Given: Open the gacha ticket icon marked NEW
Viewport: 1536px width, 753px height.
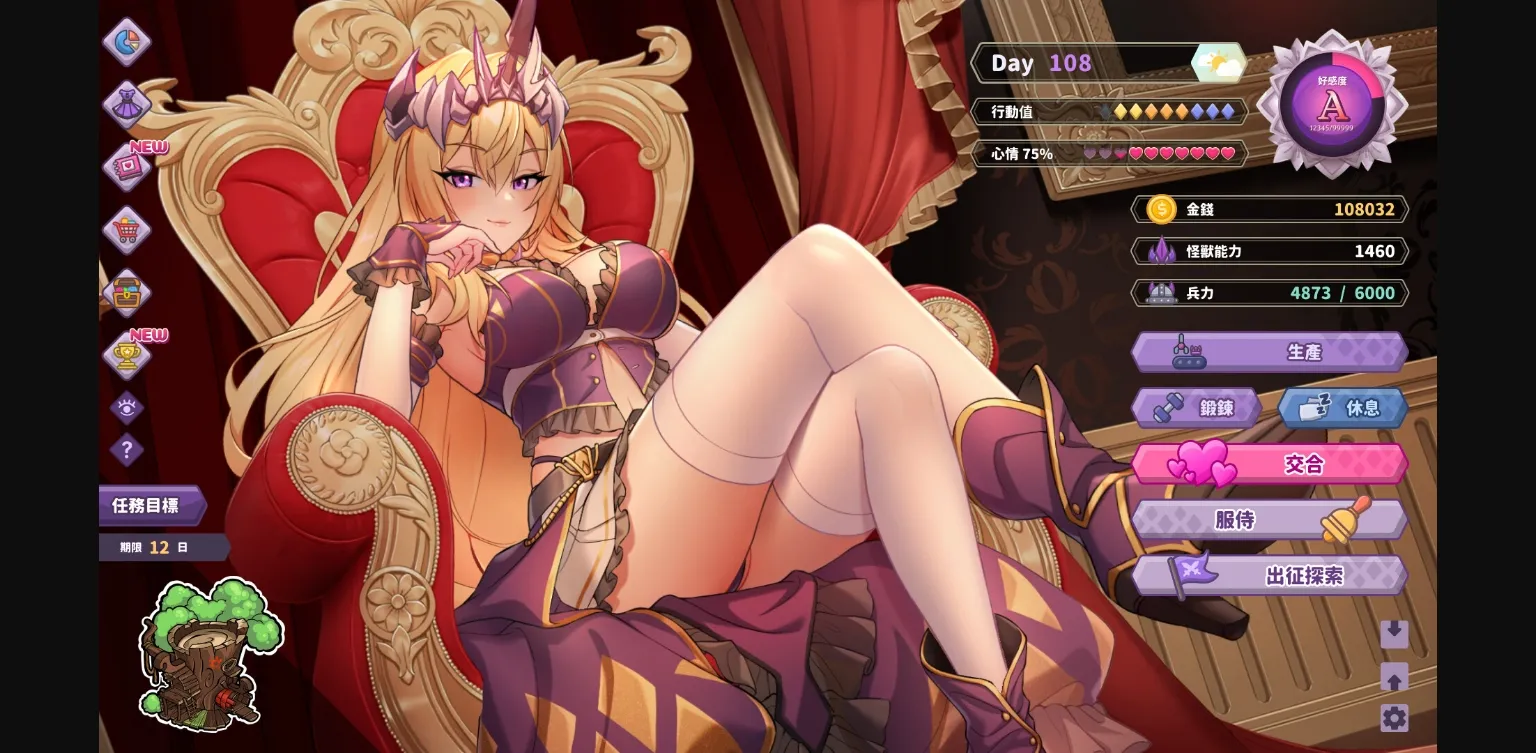Looking at the screenshot, I should 127,167.
